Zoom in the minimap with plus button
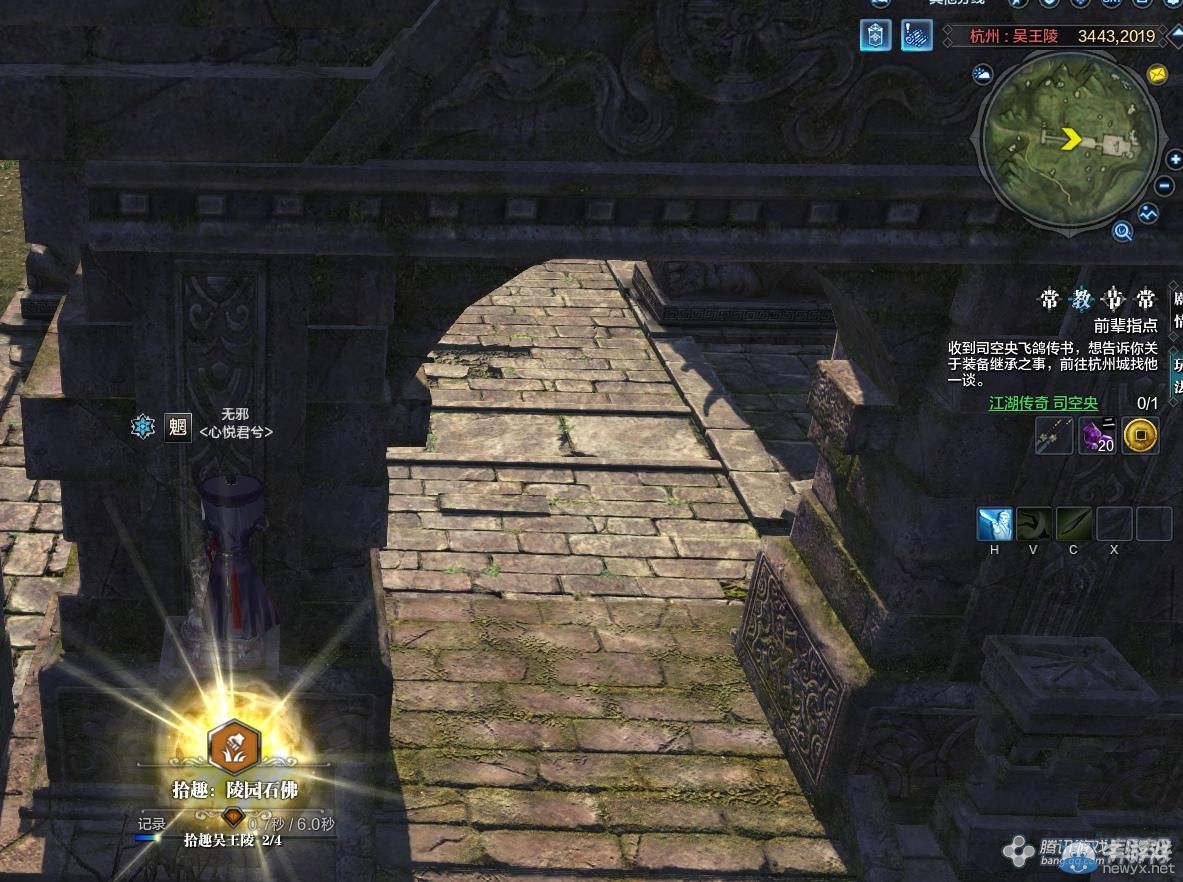Screen dimensions: 1183x882 [1174, 159]
